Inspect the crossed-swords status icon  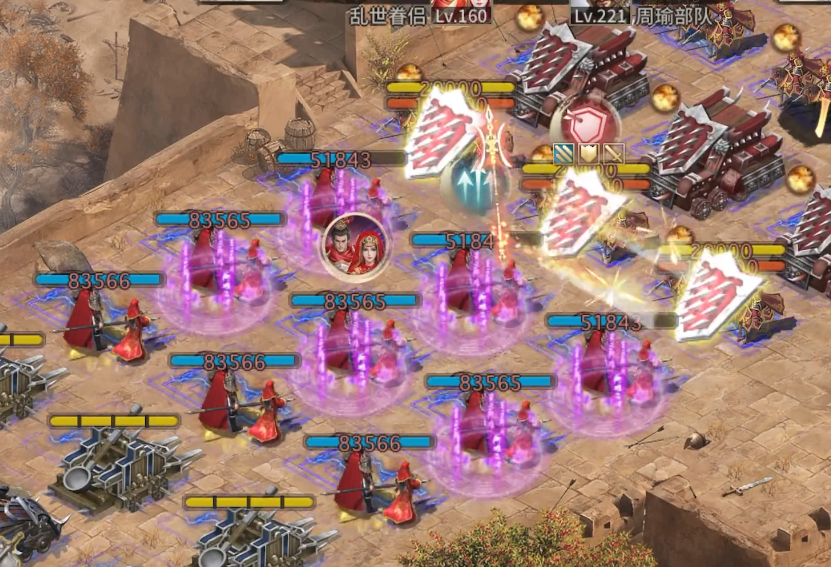pyautogui.click(x=613, y=153)
